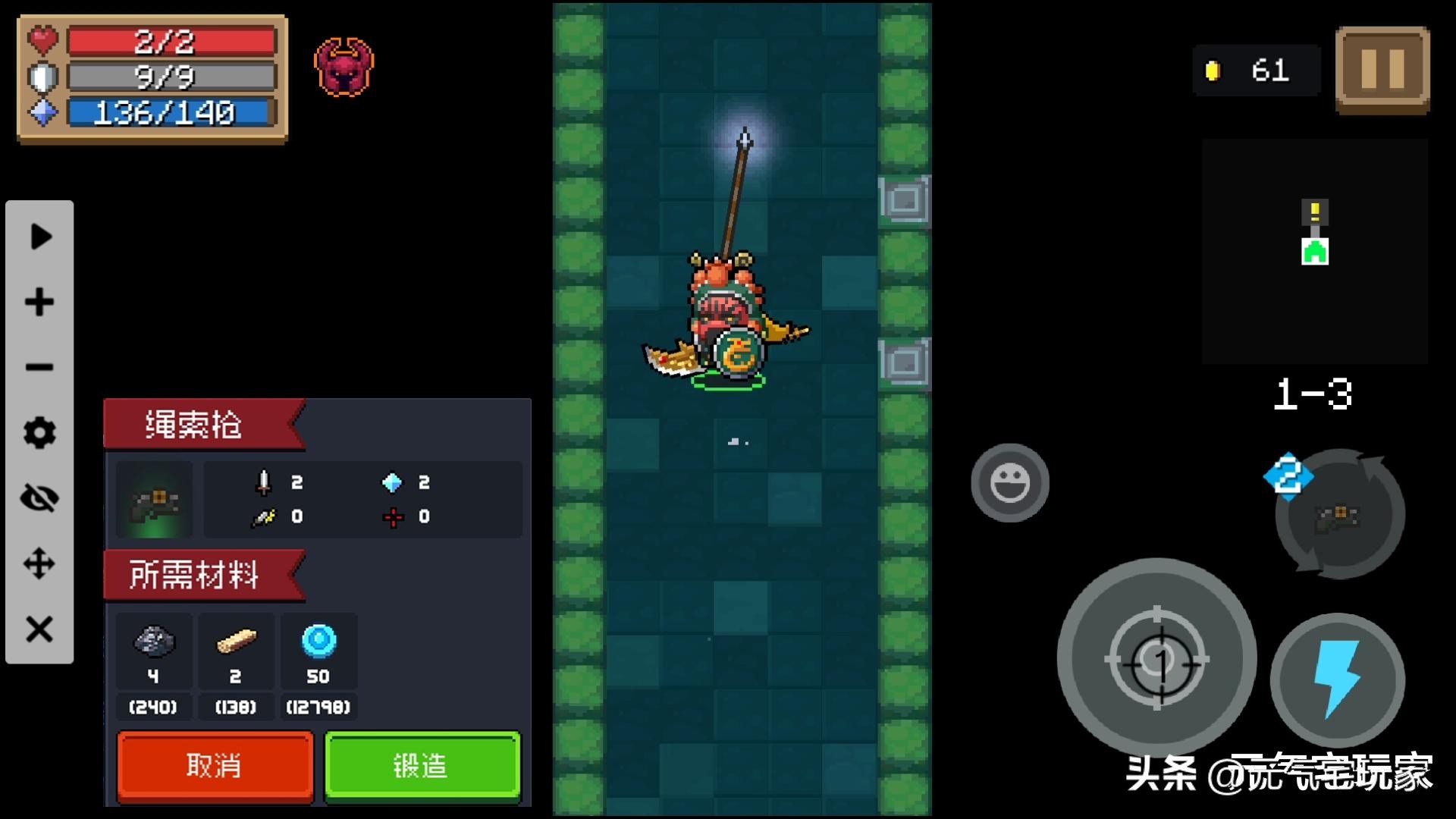Click the dungeon minimap

point(1315,250)
